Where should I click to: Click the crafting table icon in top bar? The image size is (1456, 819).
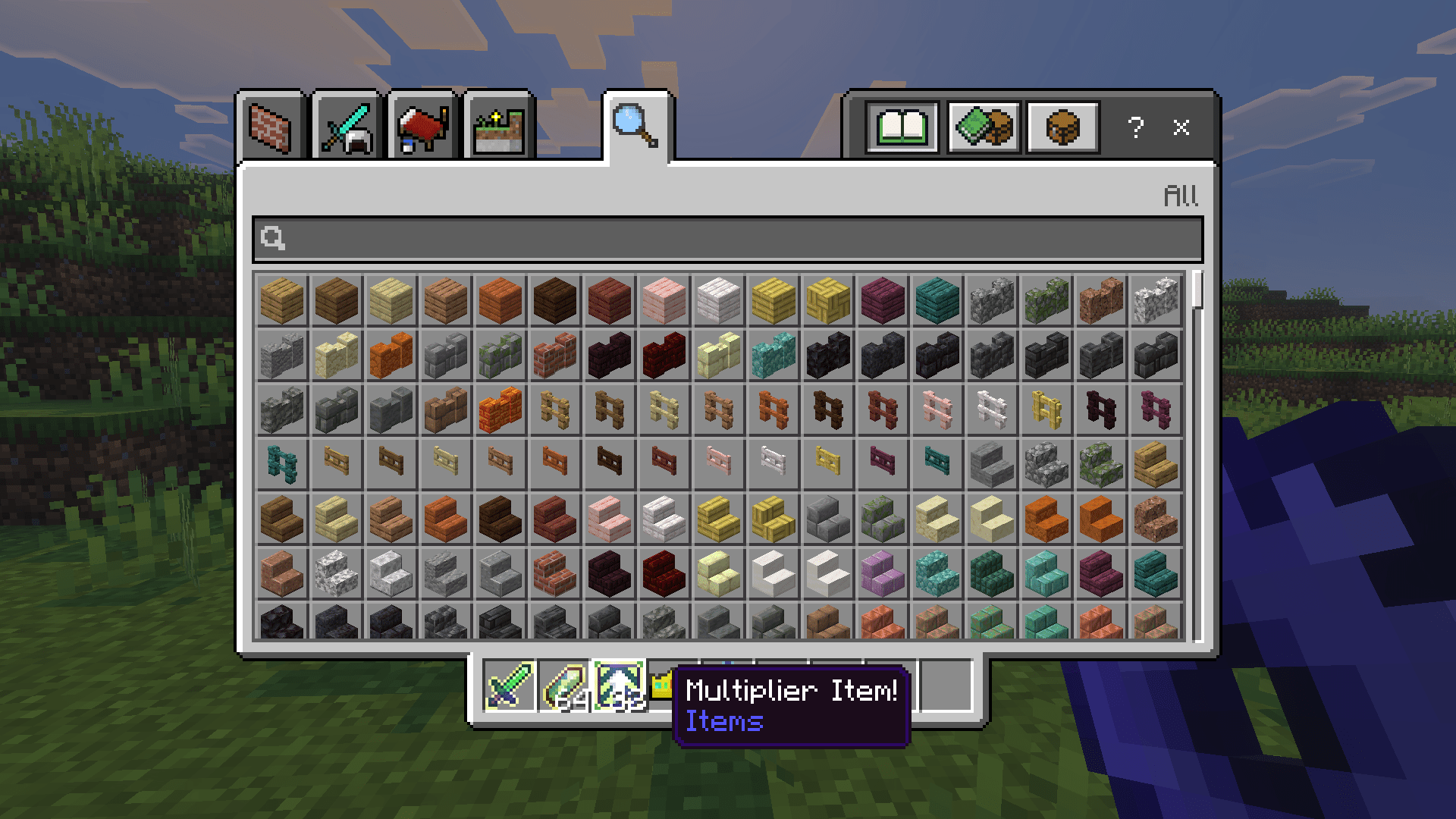coord(1062,127)
